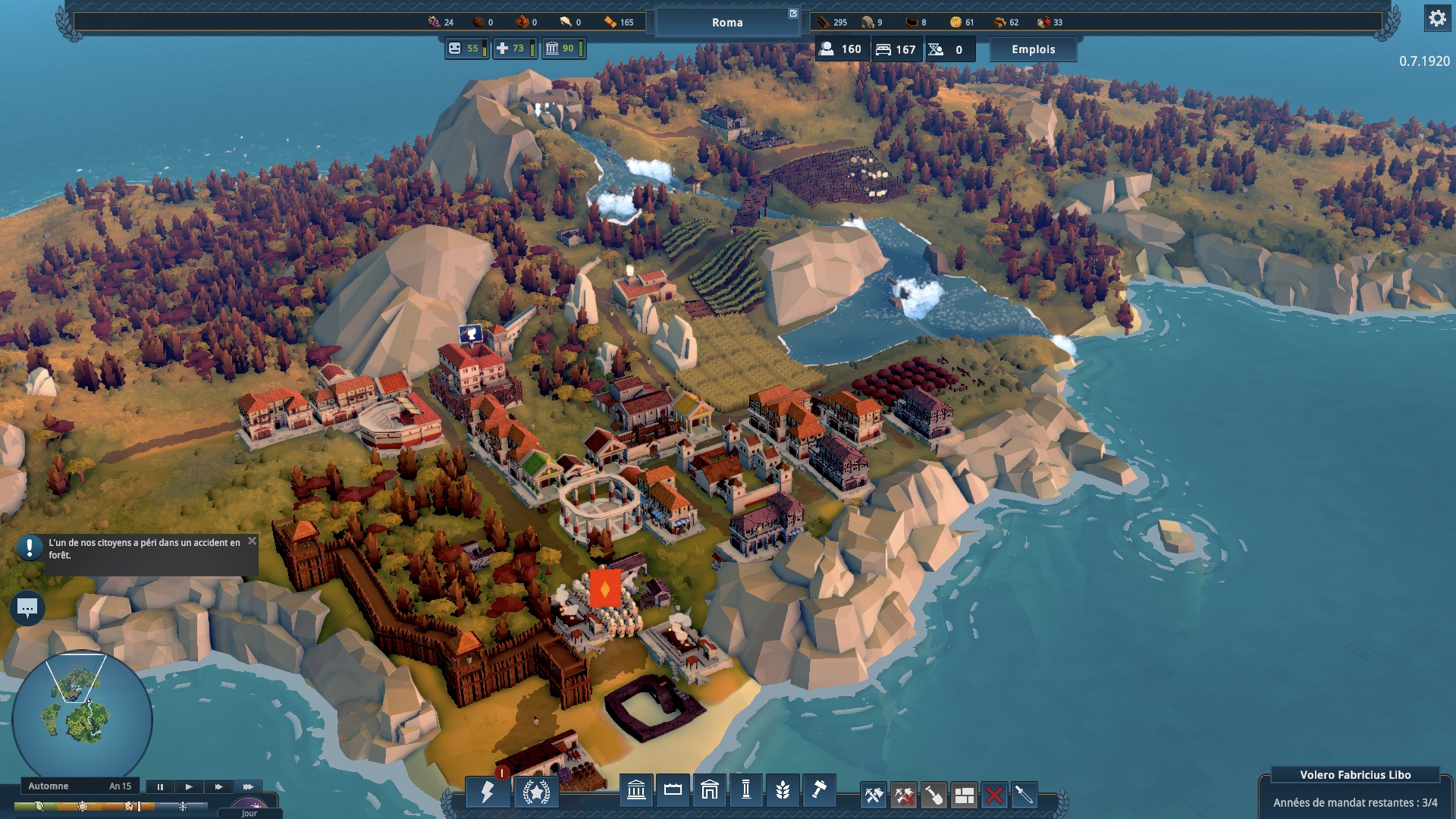Set game speed to fast forward
The image size is (1456, 819).
click(218, 786)
